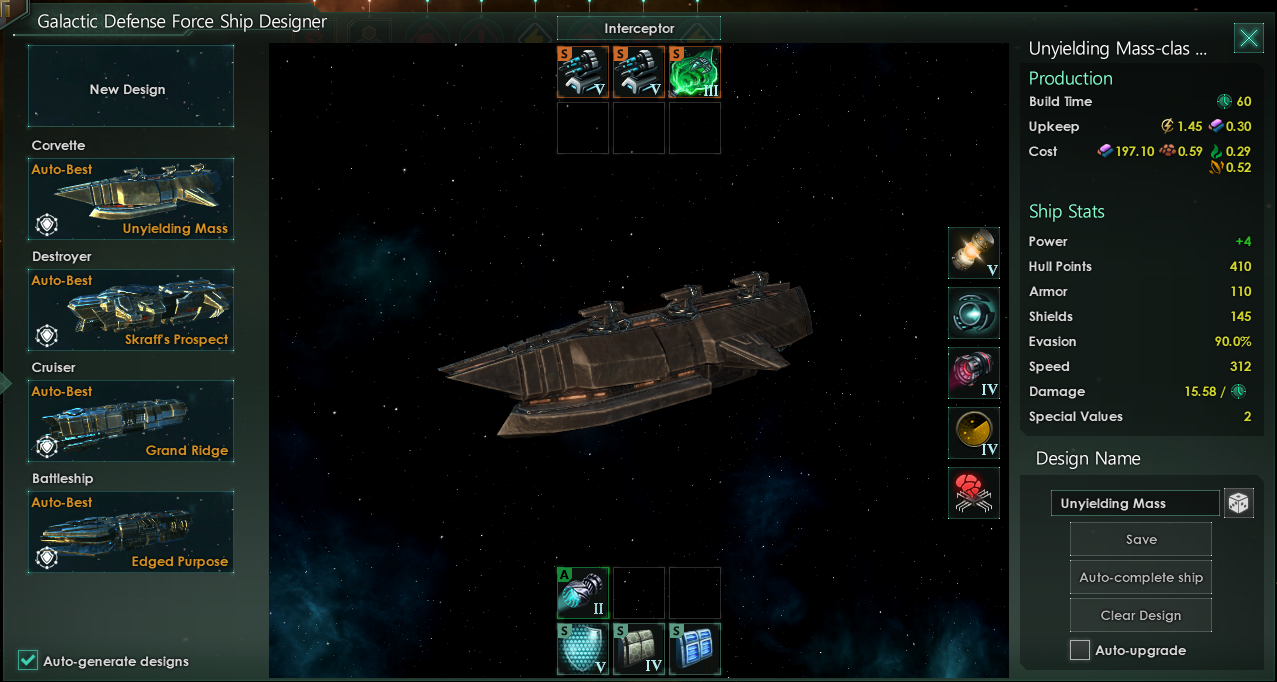Select the Edged Purpose battleship design
Screen dimensions: 1277x682
point(131,531)
